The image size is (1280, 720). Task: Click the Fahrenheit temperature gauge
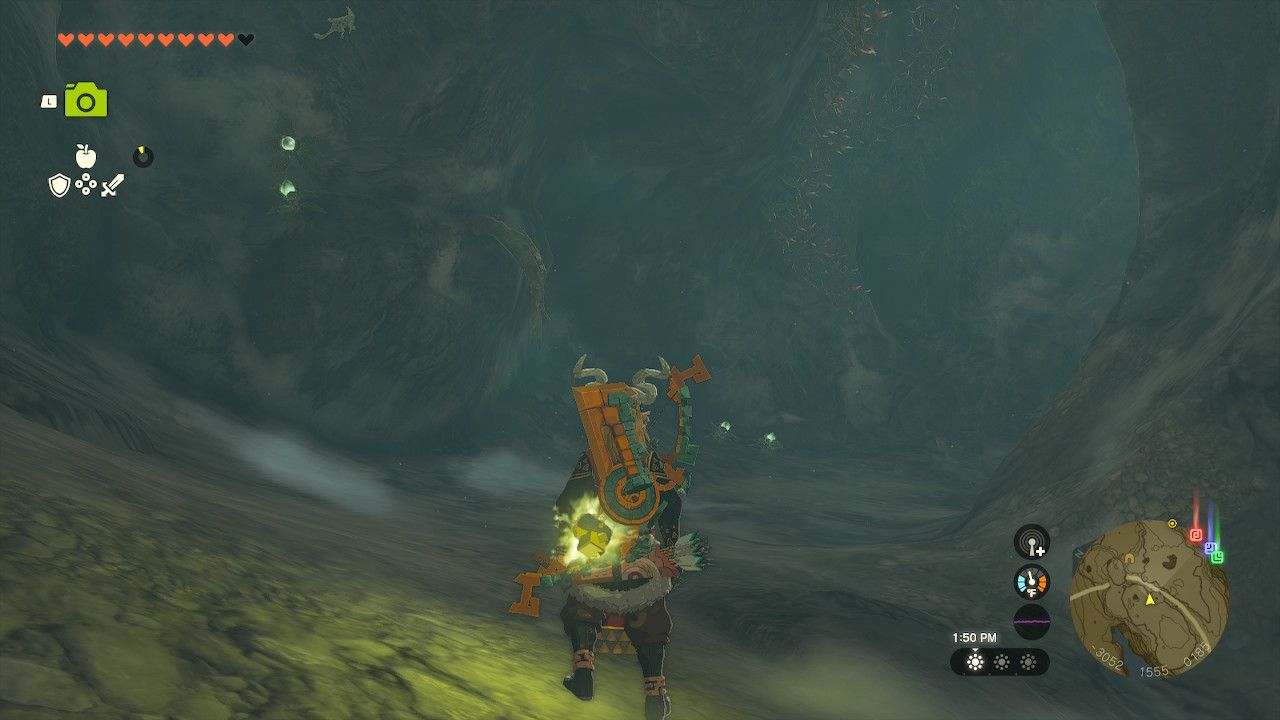1031,582
